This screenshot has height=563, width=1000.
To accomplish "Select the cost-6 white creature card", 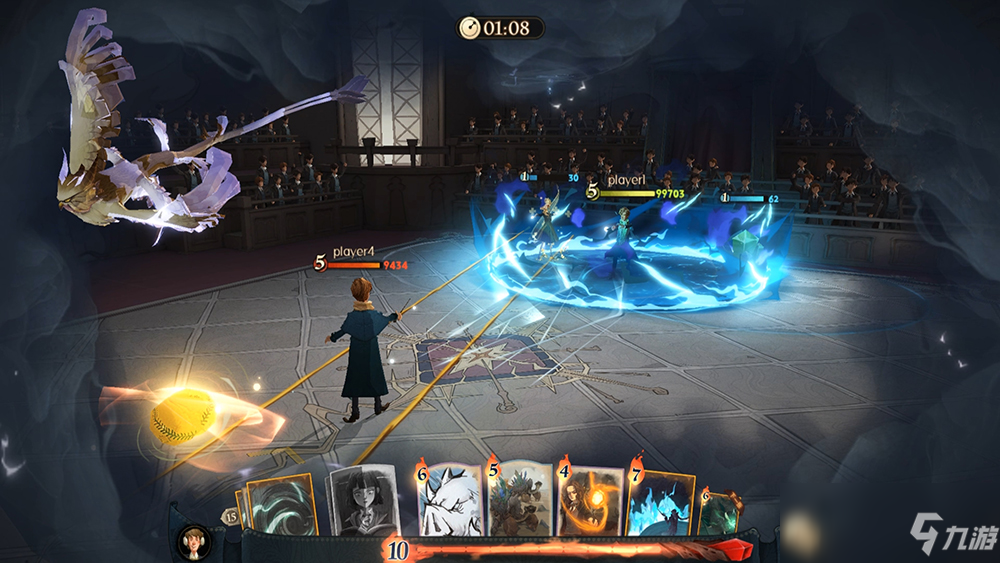I will click(448, 499).
